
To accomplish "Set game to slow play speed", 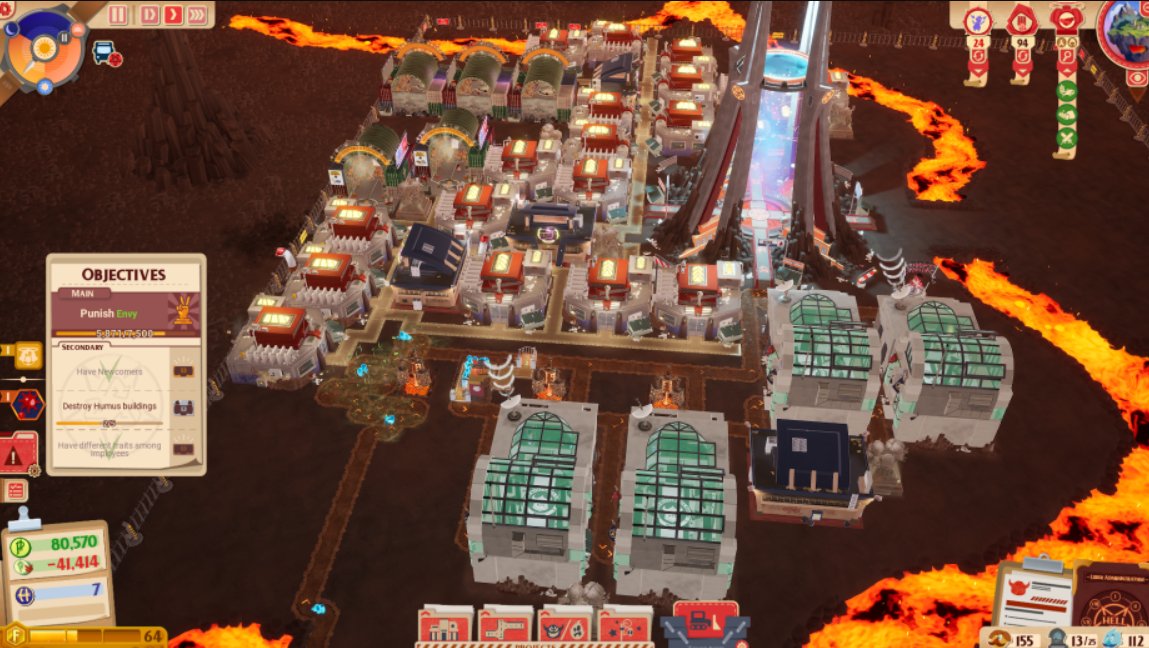I will 148,14.
